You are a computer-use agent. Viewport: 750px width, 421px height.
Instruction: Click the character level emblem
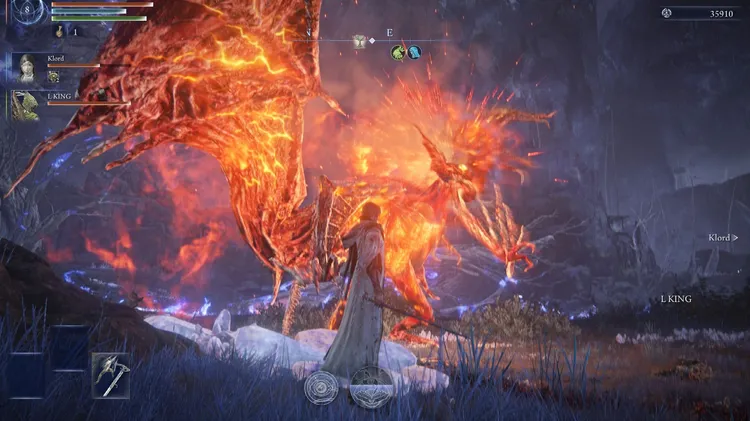(x=24, y=12)
